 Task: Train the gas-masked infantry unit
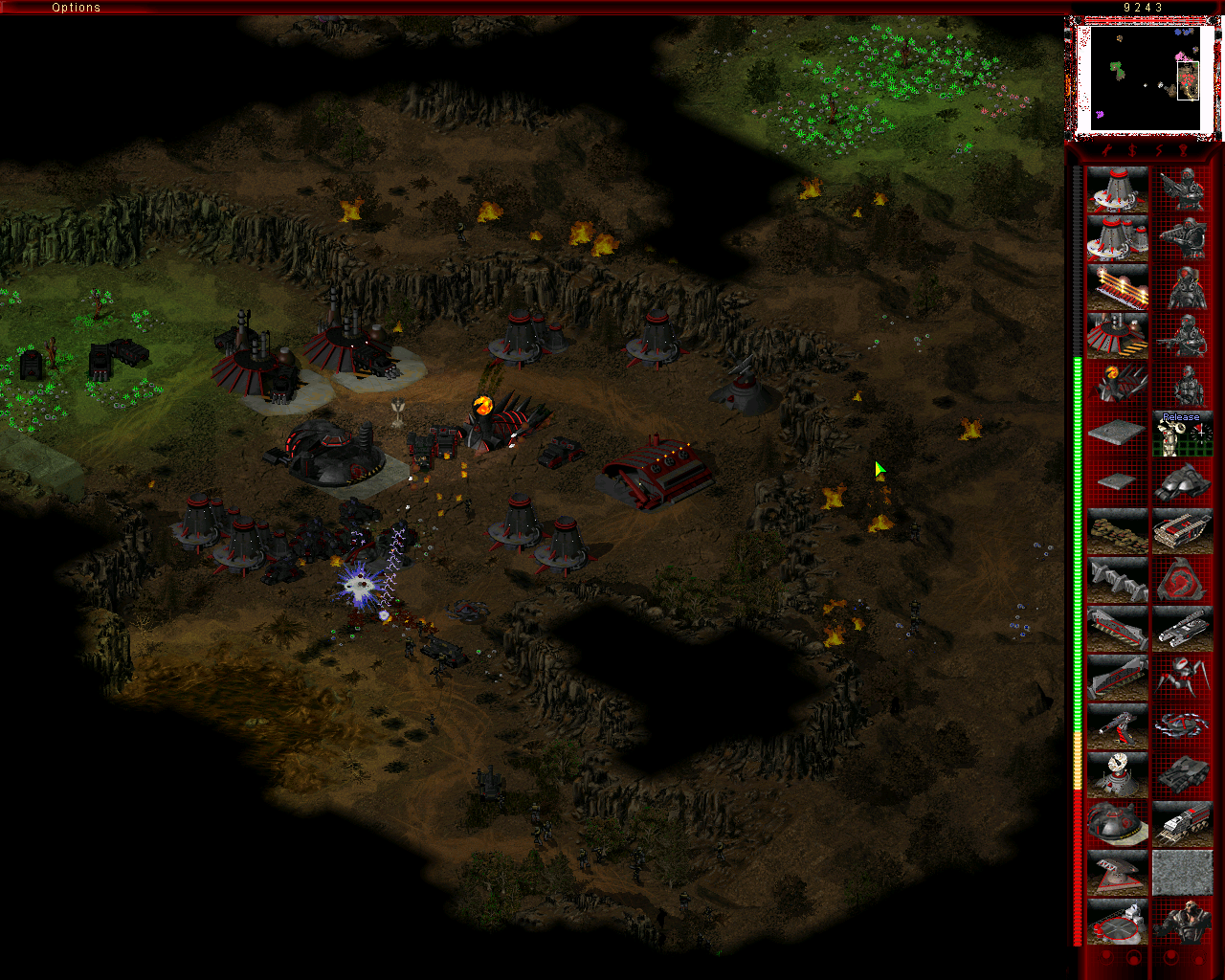click(1182, 287)
